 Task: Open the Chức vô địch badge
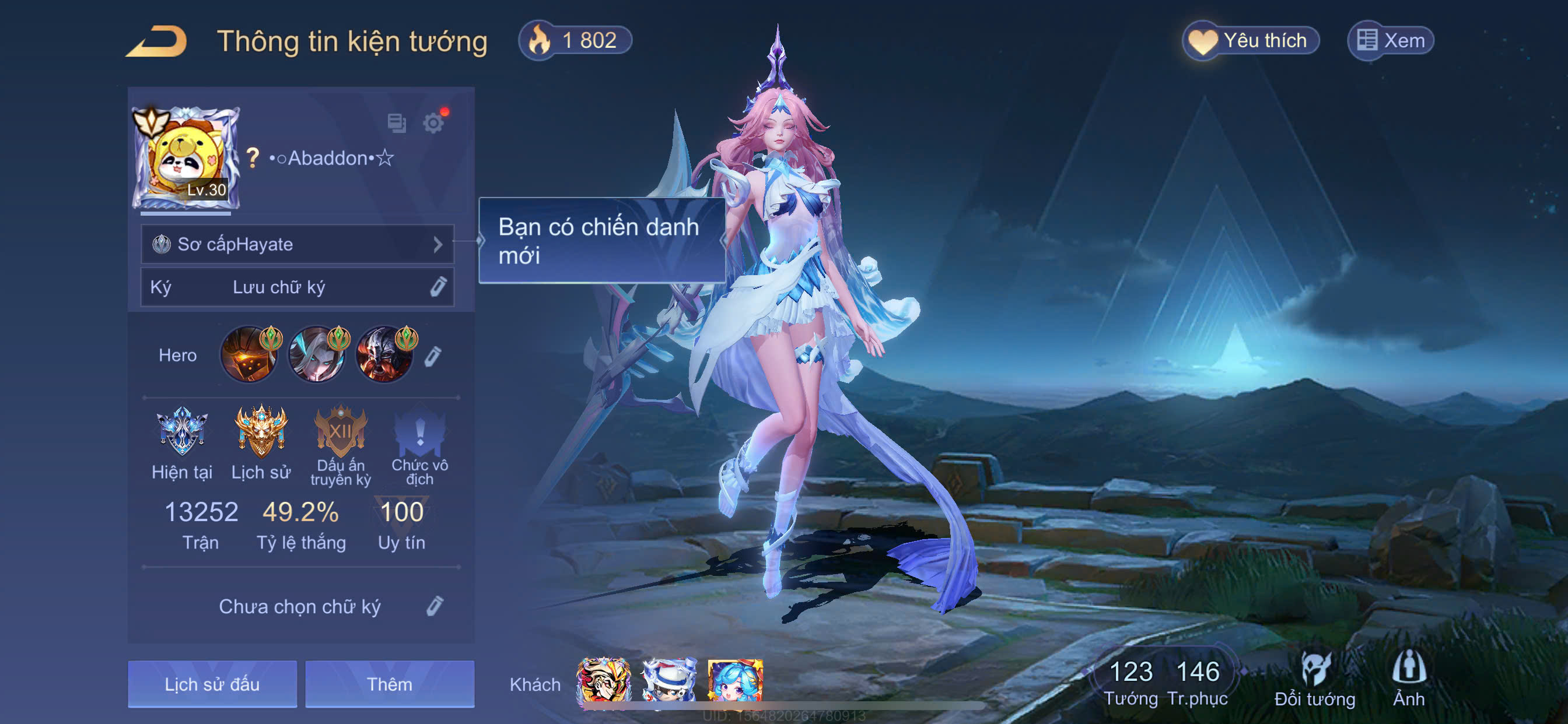click(419, 433)
